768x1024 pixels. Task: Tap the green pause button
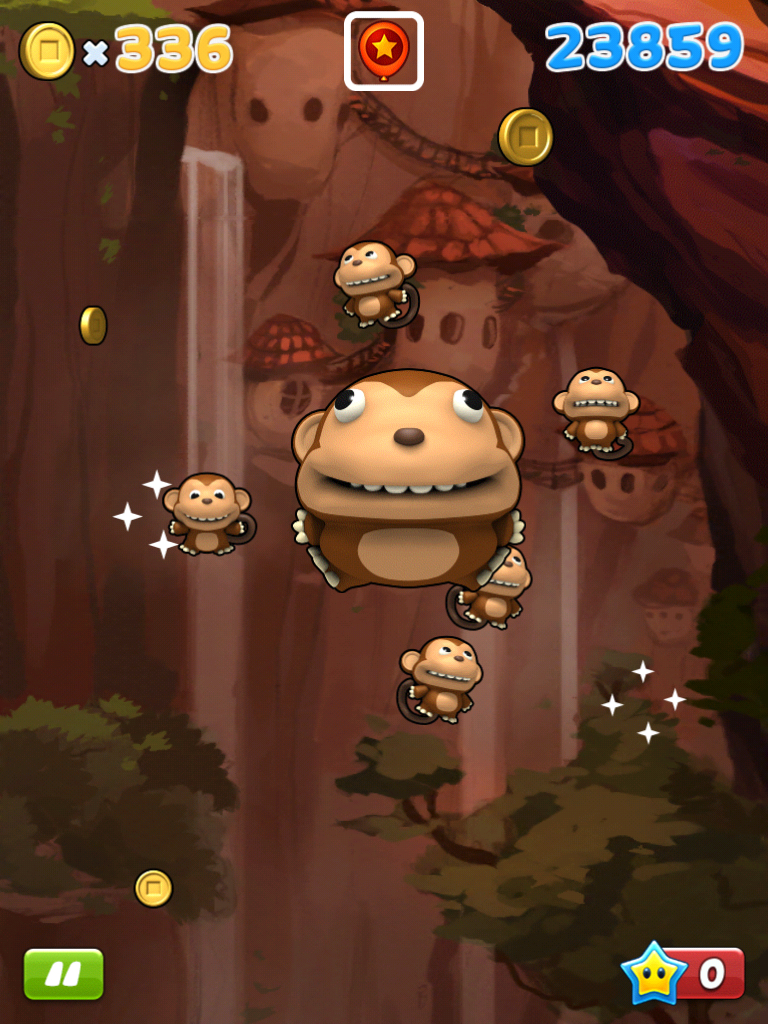coord(63,973)
